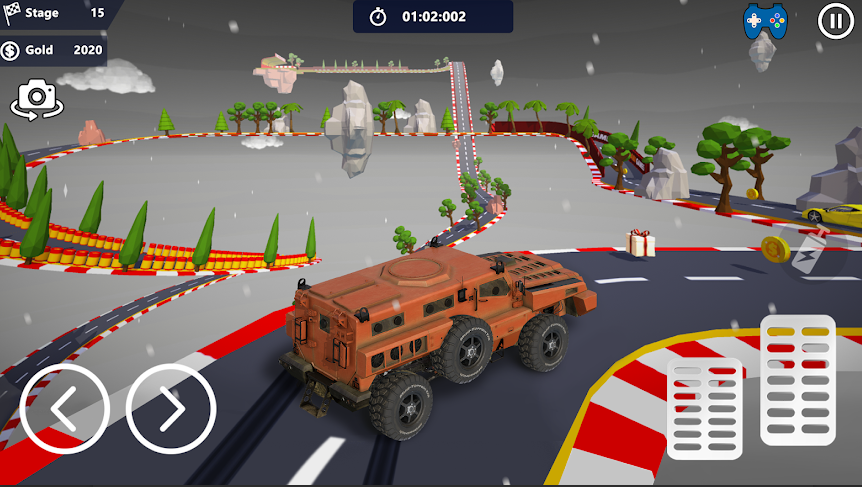
Task: Tap the blue gamepad controls icon
Action: [765, 20]
